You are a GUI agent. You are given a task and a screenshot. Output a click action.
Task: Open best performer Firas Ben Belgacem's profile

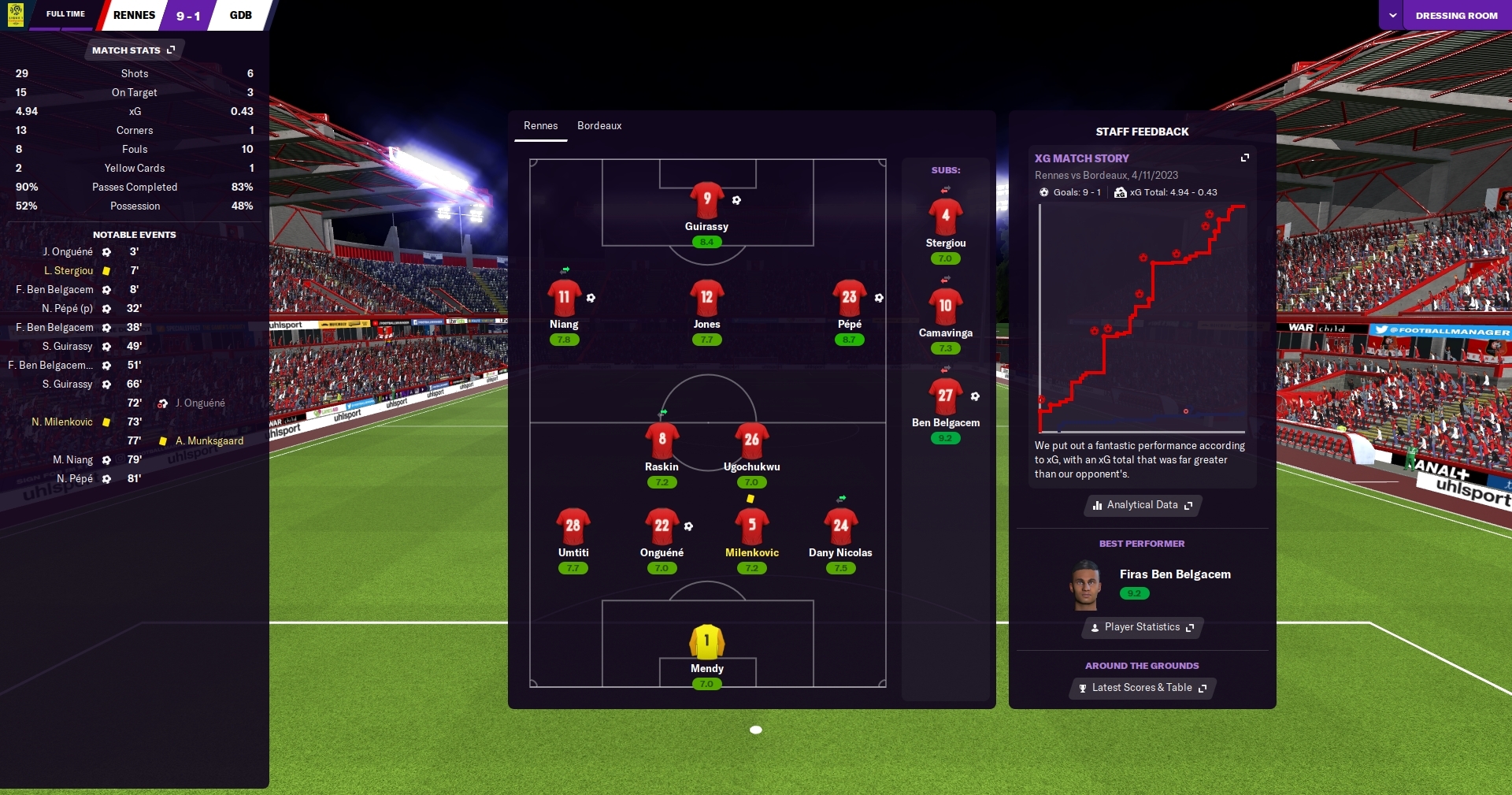coord(1174,574)
